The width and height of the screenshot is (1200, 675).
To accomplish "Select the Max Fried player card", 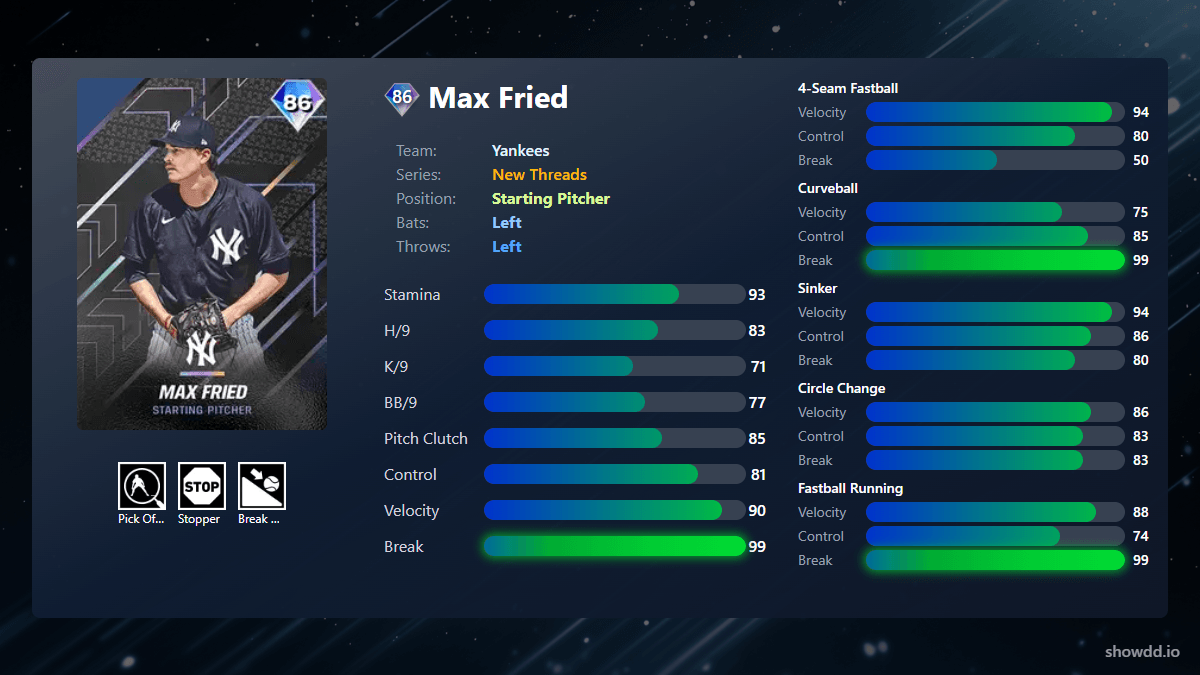I will point(202,254).
